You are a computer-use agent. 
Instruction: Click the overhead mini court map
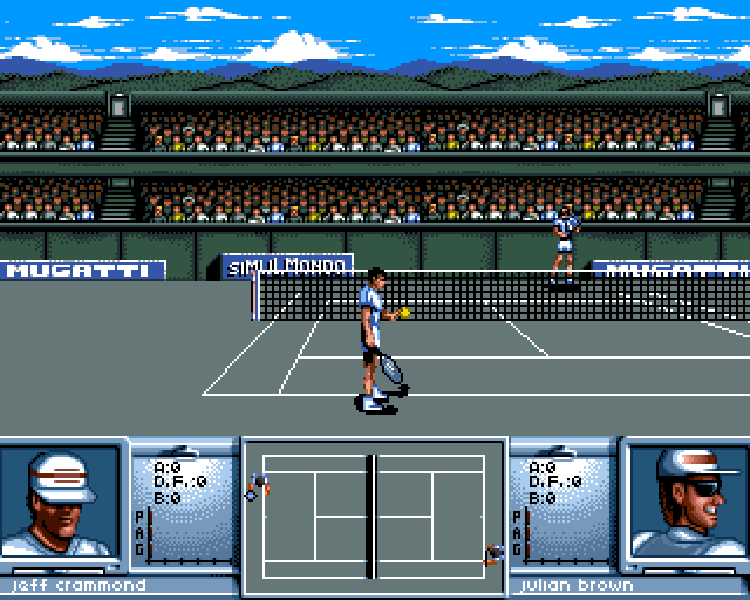click(374, 516)
